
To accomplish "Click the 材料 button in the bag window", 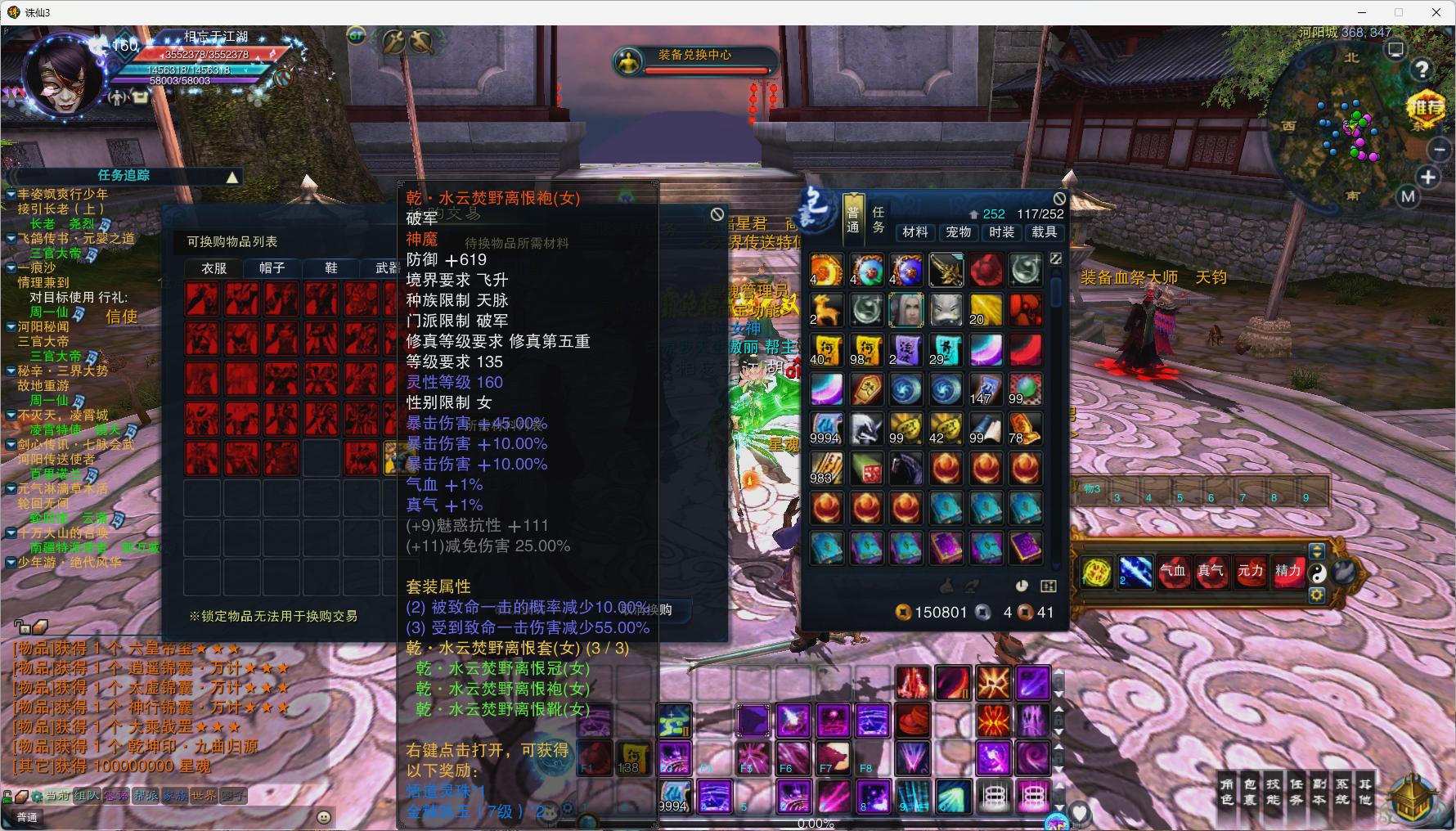I will point(915,232).
